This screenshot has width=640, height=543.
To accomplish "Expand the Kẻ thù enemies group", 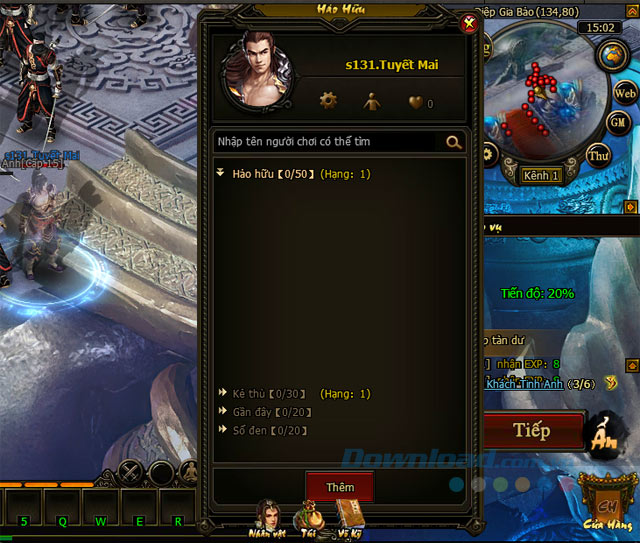I will click(222, 394).
